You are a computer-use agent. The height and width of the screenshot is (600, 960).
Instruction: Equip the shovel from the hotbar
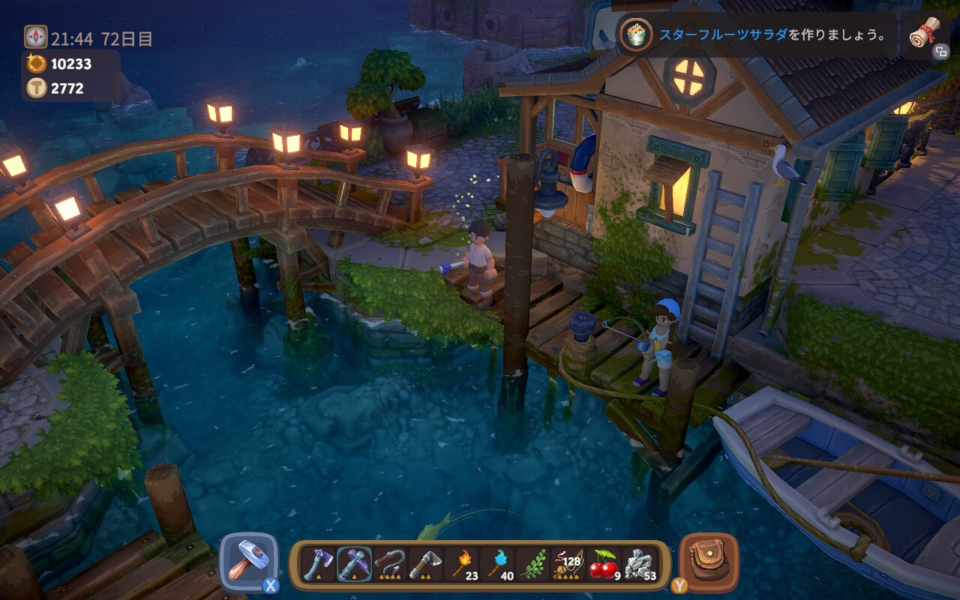pyautogui.click(x=425, y=565)
